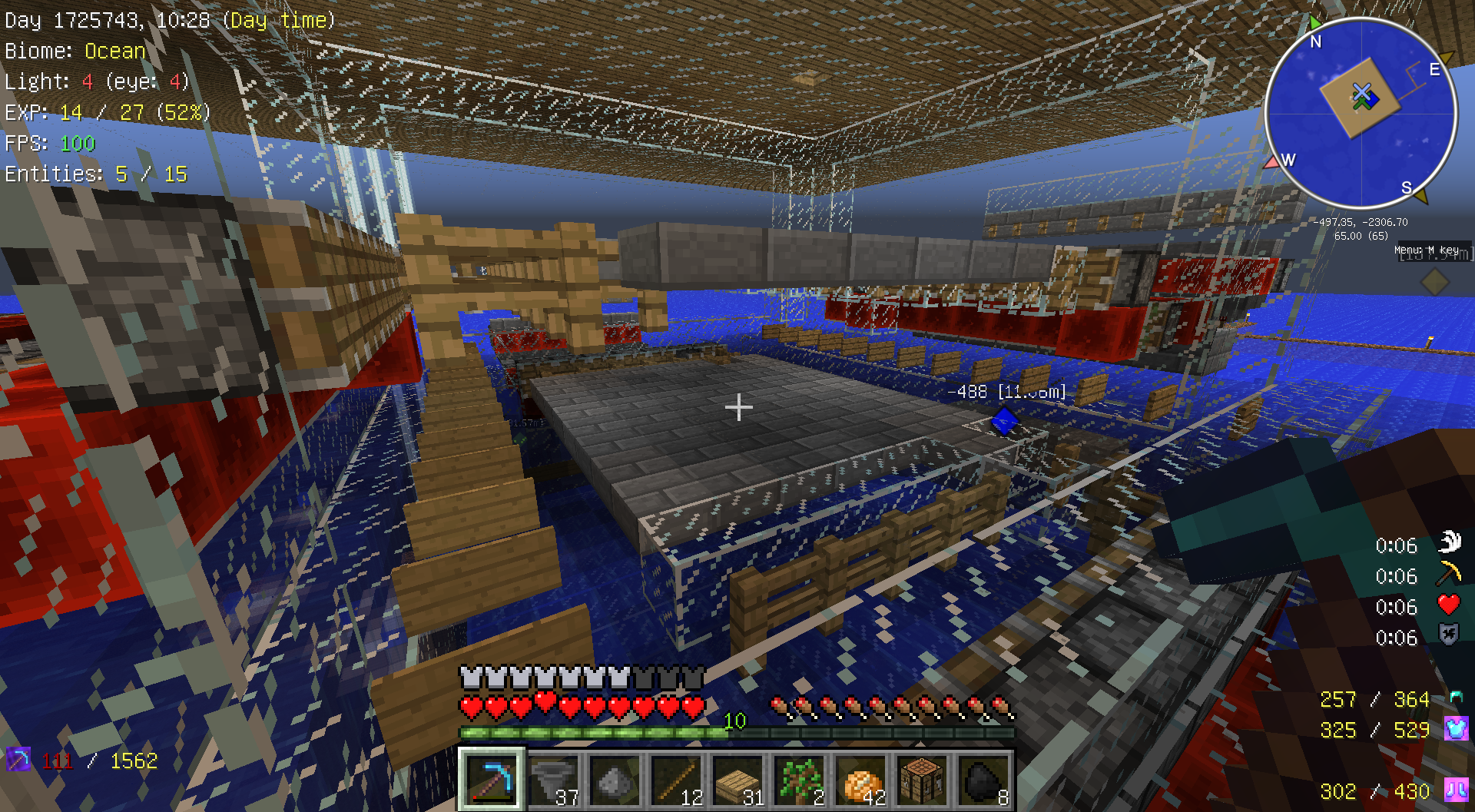Click the diamond boots durability icon
The height and width of the screenshot is (812, 1475).
(1456, 790)
